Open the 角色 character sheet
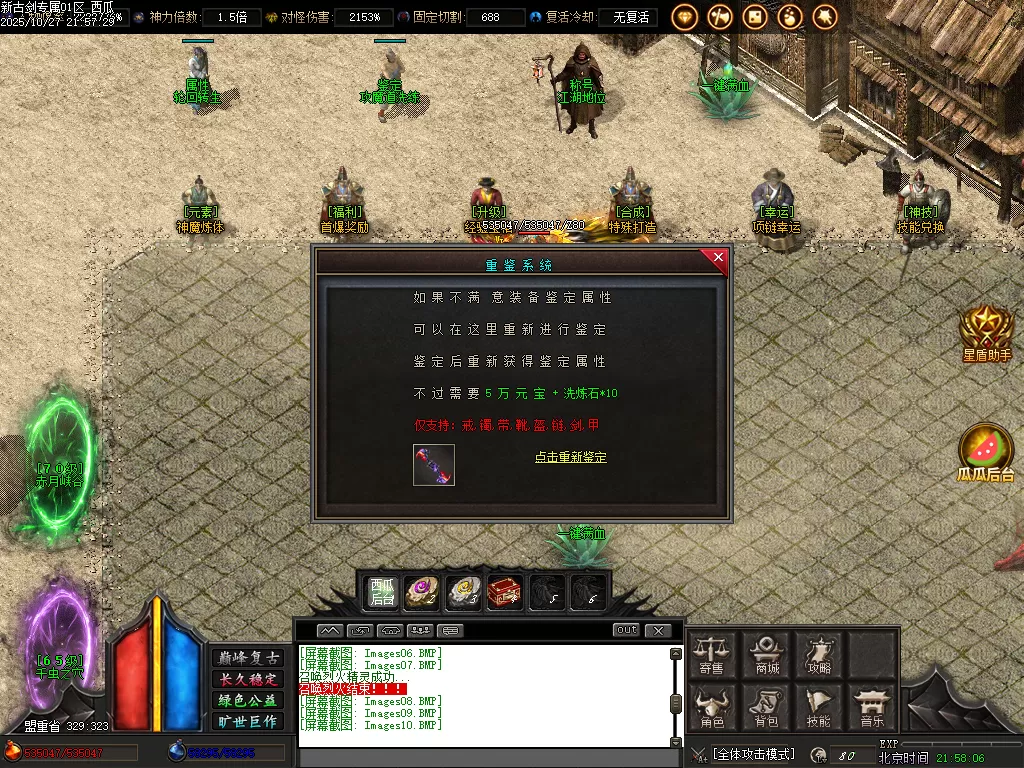Viewport: 1024px width, 768px height. coord(712,707)
